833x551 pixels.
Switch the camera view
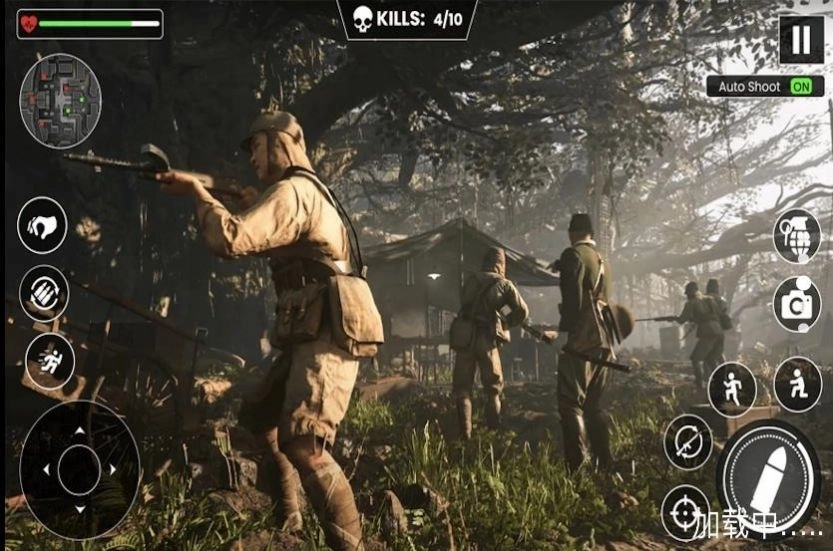tap(797, 304)
